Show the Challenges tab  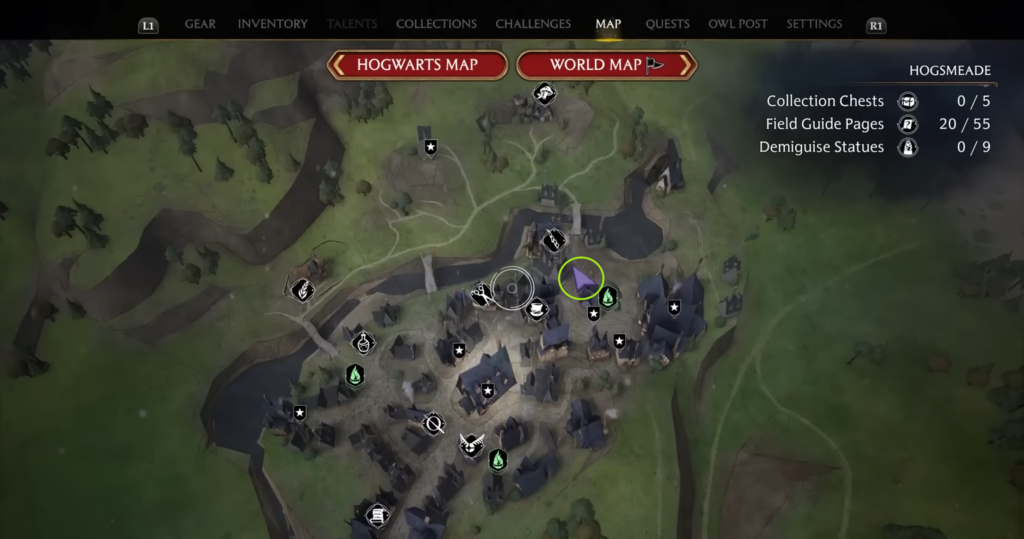(533, 24)
